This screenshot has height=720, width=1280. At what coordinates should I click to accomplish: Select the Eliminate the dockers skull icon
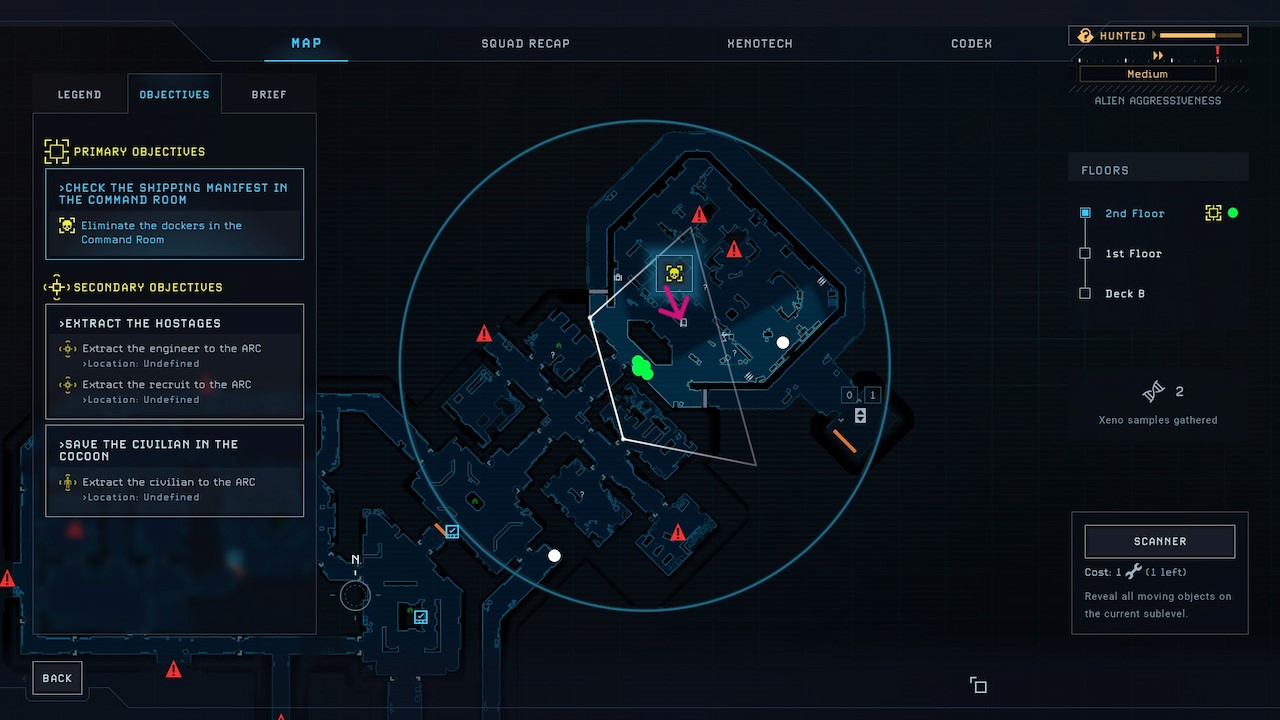click(x=66, y=226)
